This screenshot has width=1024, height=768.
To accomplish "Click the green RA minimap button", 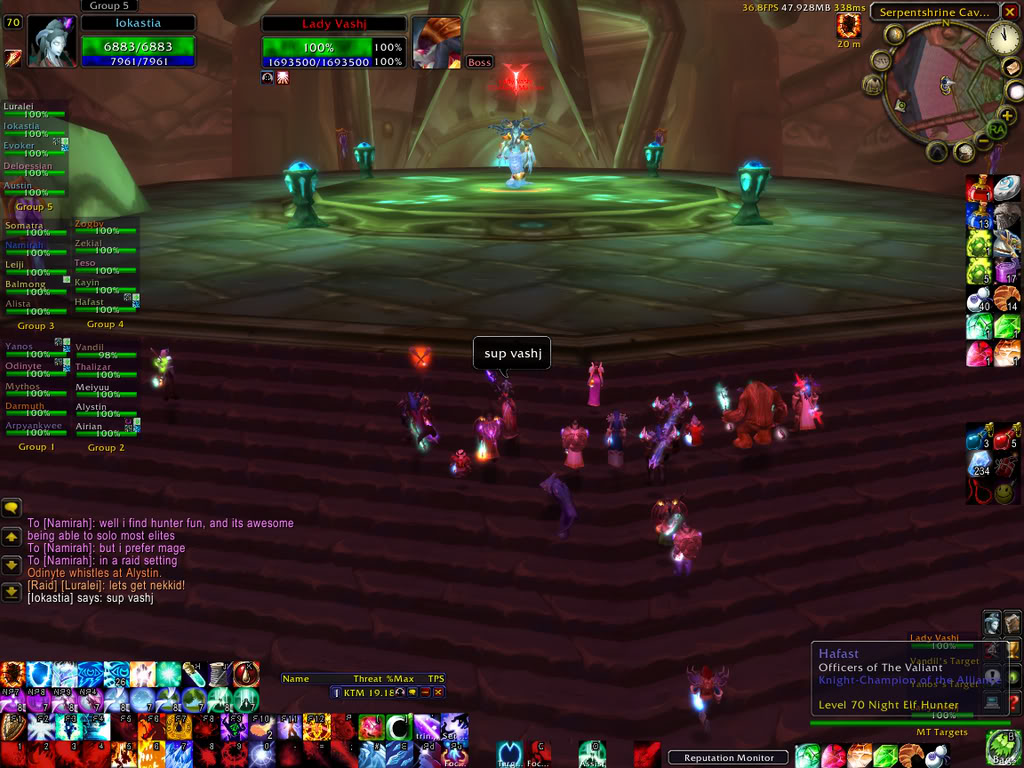I will 996,129.
